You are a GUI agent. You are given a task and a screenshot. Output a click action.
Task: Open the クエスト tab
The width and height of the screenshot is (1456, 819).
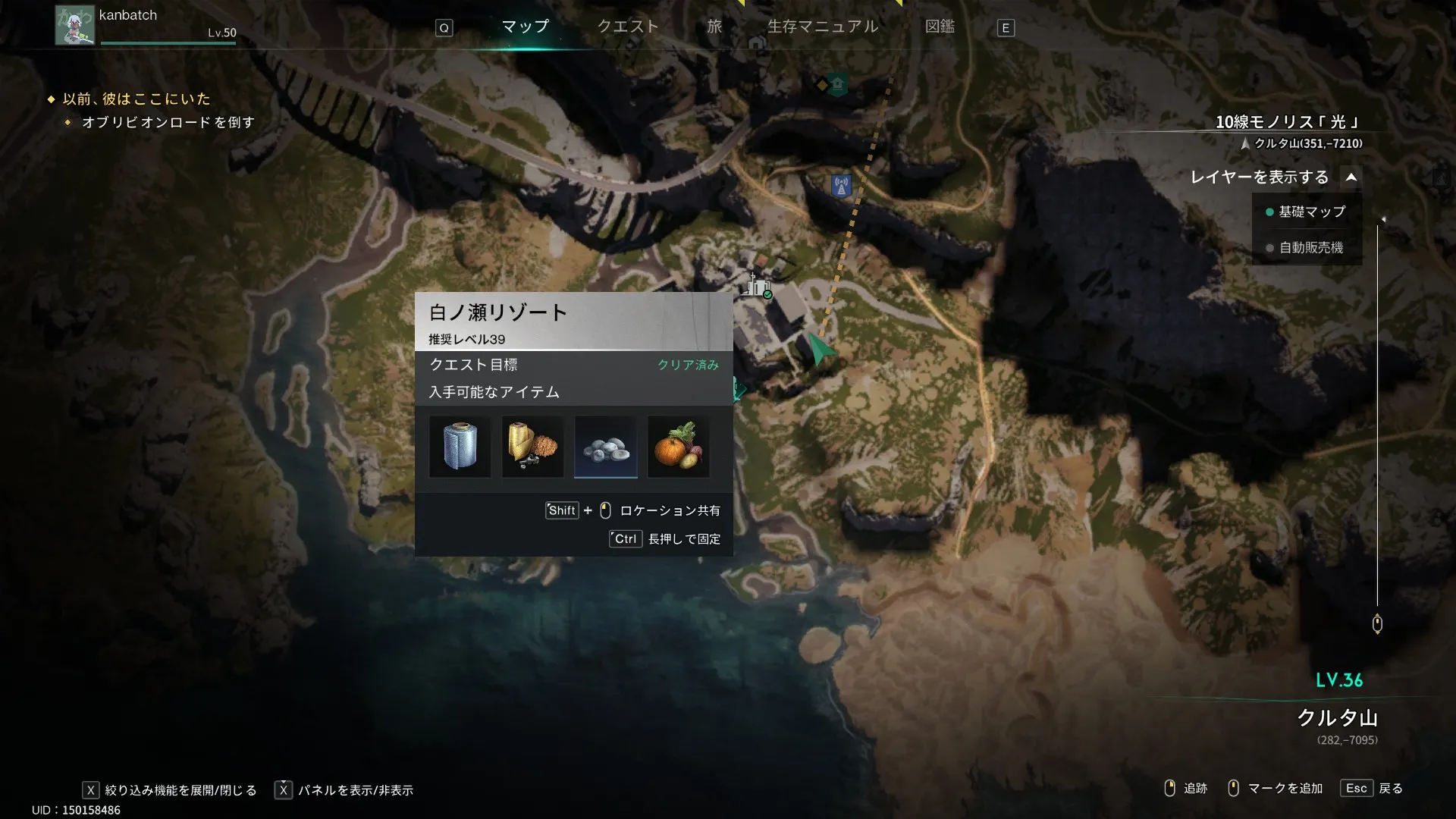pyautogui.click(x=627, y=27)
